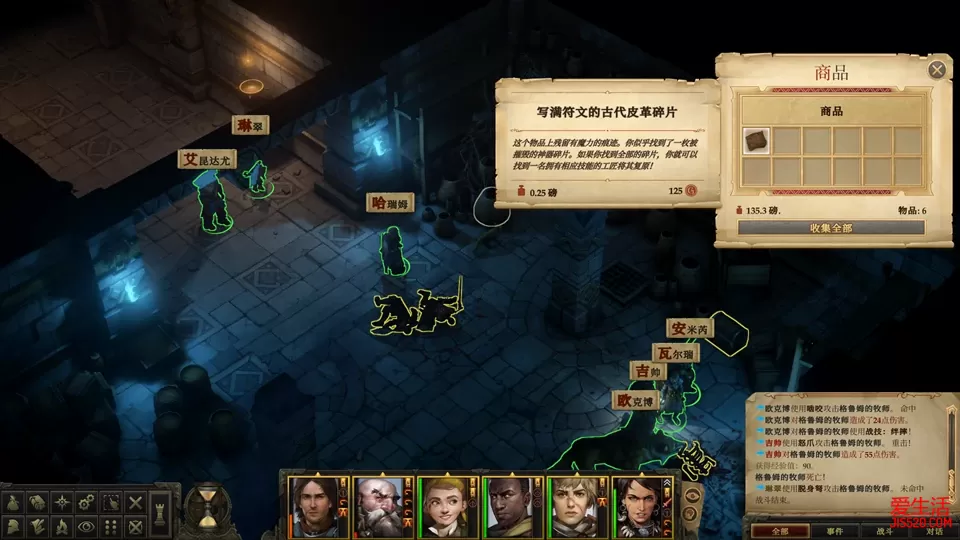The width and height of the screenshot is (960, 540).
Task: Click the 收集全部 collect-all button
Action: coord(831,228)
